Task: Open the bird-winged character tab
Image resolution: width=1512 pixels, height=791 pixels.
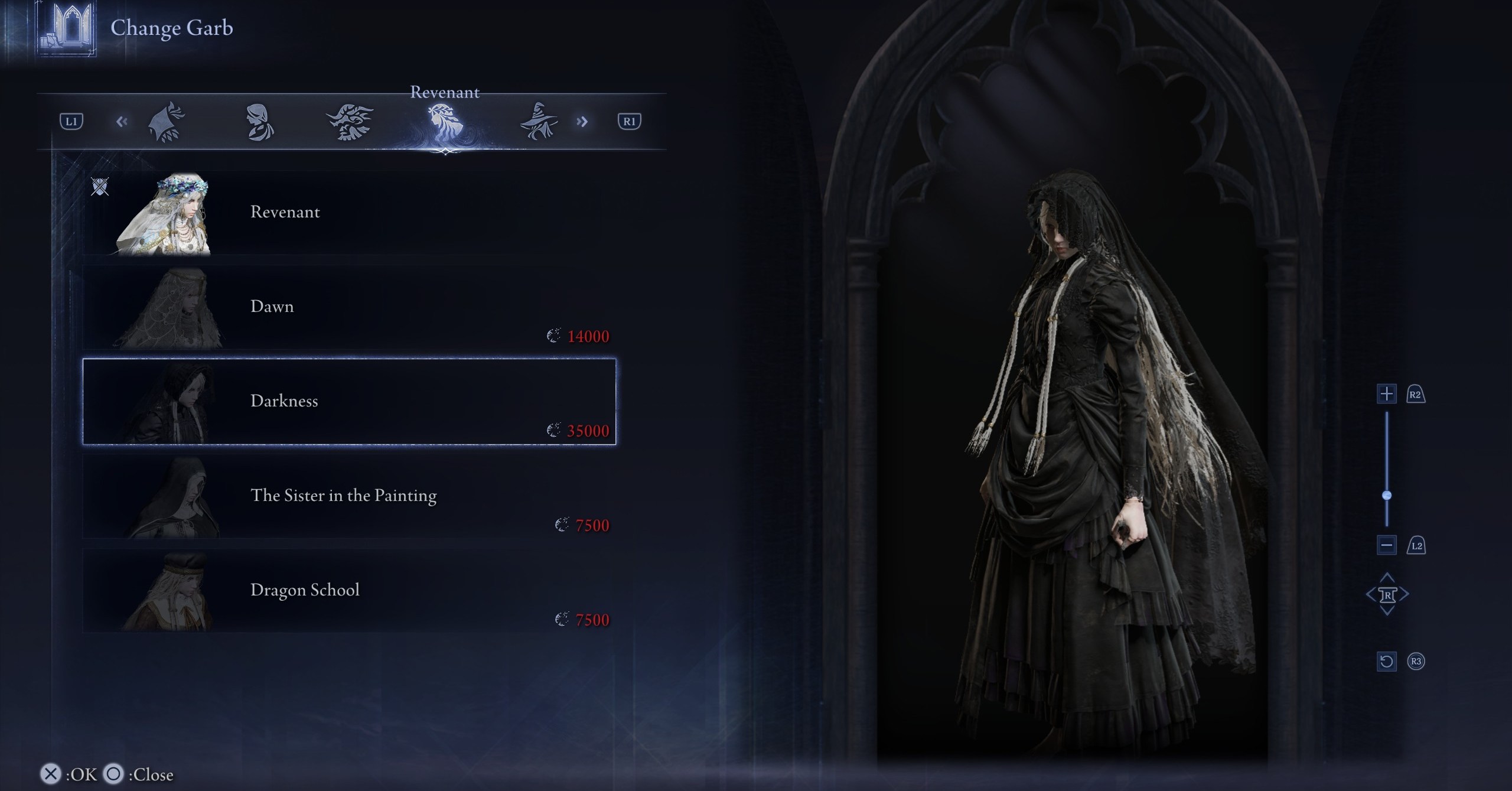Action: [x=350, y=122]
